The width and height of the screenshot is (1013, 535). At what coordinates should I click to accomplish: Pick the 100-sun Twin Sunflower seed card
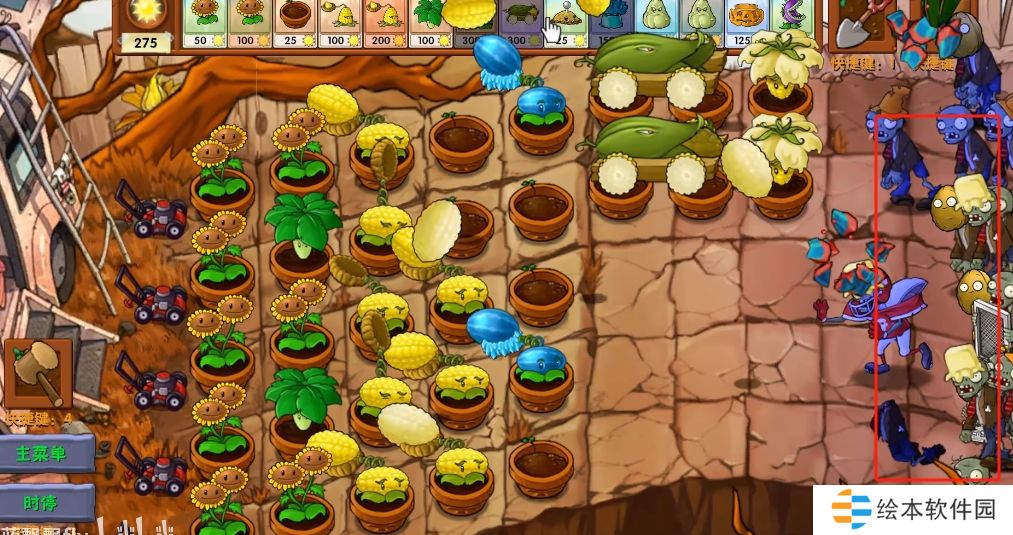coord(249,24)
